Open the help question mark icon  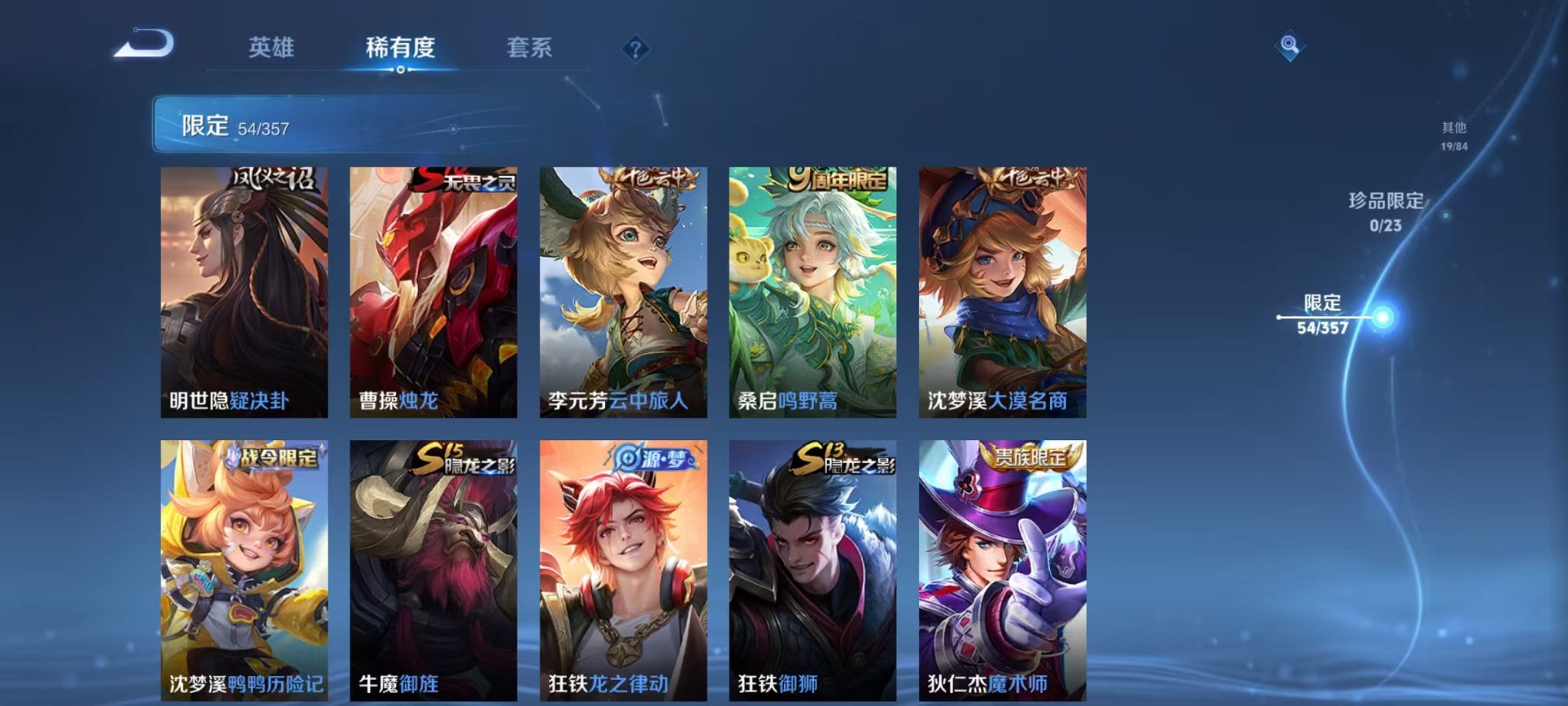[x=634, y=50]
